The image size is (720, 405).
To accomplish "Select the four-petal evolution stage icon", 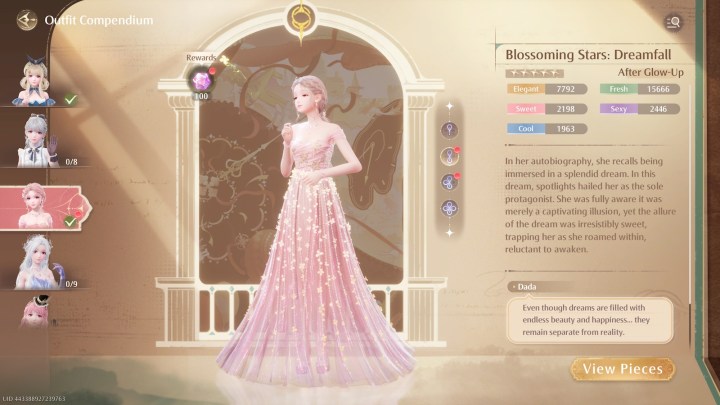I will [x=450, y=208].
